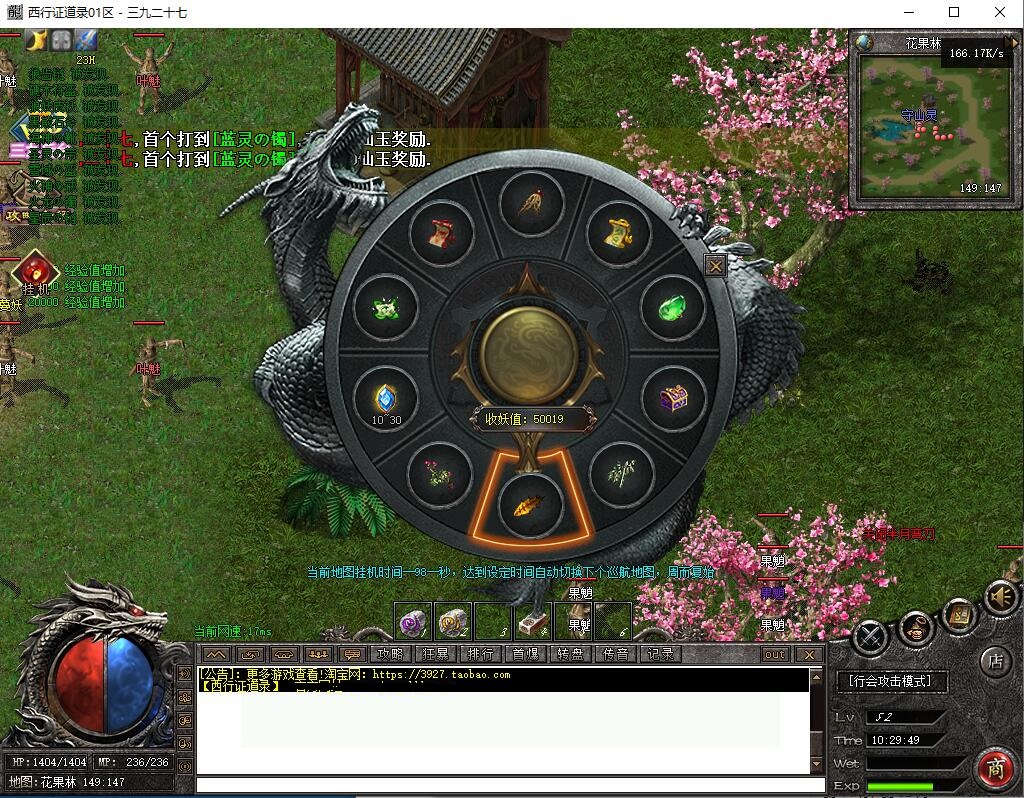Open the 转盘 wheel button
Image resolution: width=1024 pixels, height=798 pixels.
[571, 654]
